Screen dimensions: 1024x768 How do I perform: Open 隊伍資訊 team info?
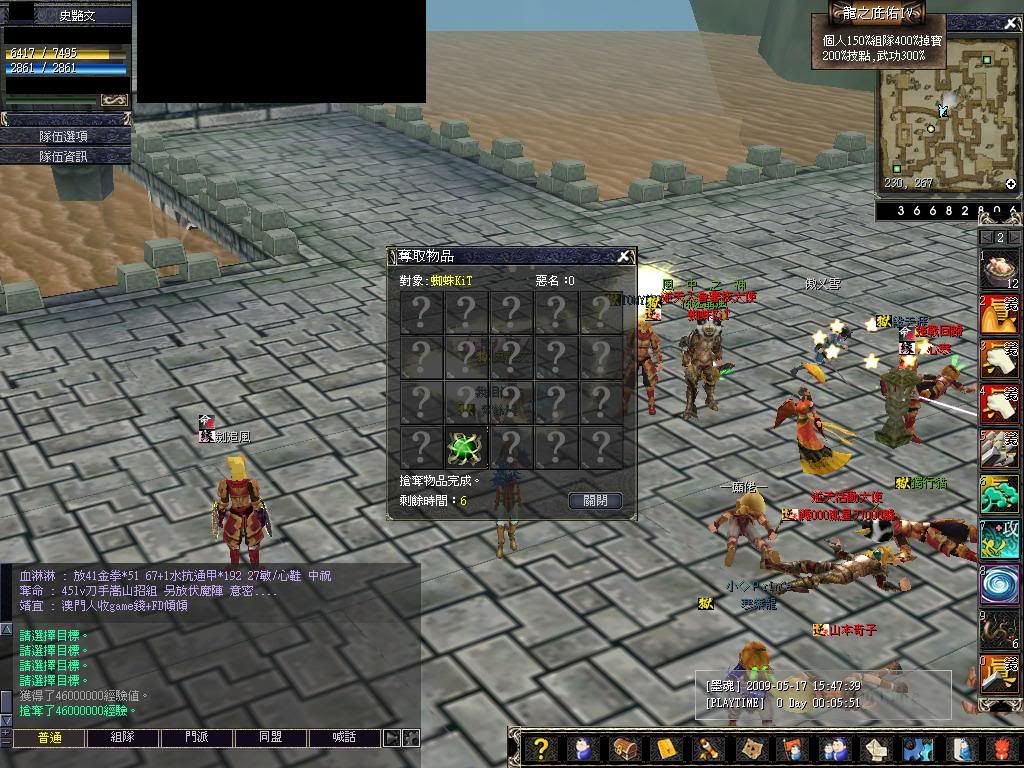(x=65, y=156)
